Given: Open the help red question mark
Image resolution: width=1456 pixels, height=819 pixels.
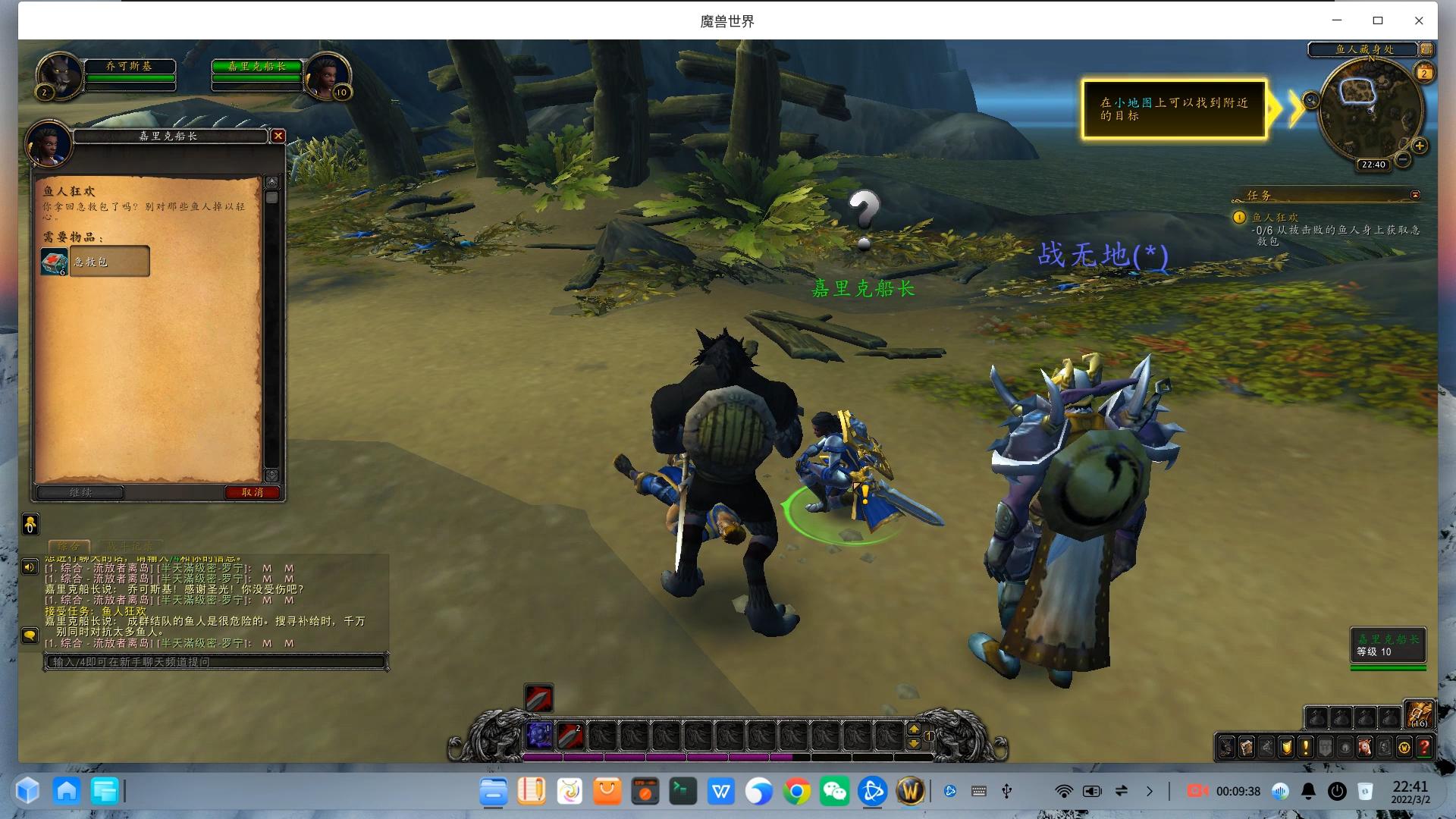Looking at the screenshot, I should [x=1424, y=748].
